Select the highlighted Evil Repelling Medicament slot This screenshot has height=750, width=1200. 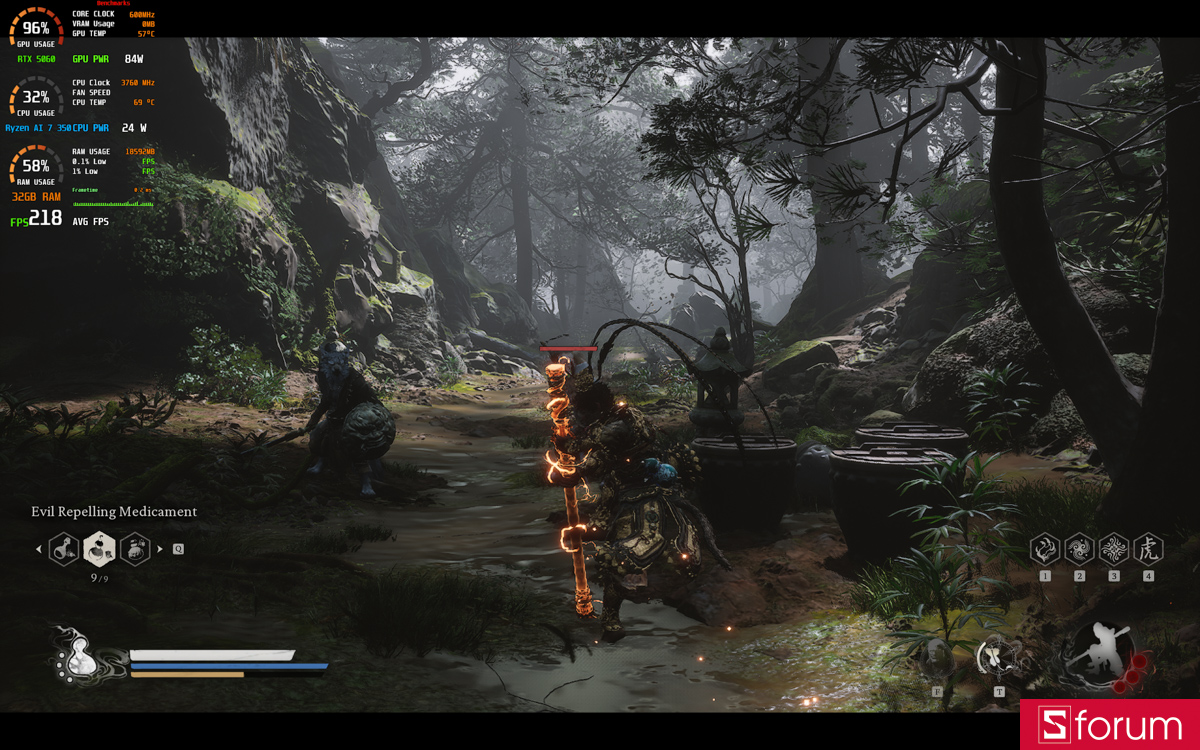pos(99,548)
